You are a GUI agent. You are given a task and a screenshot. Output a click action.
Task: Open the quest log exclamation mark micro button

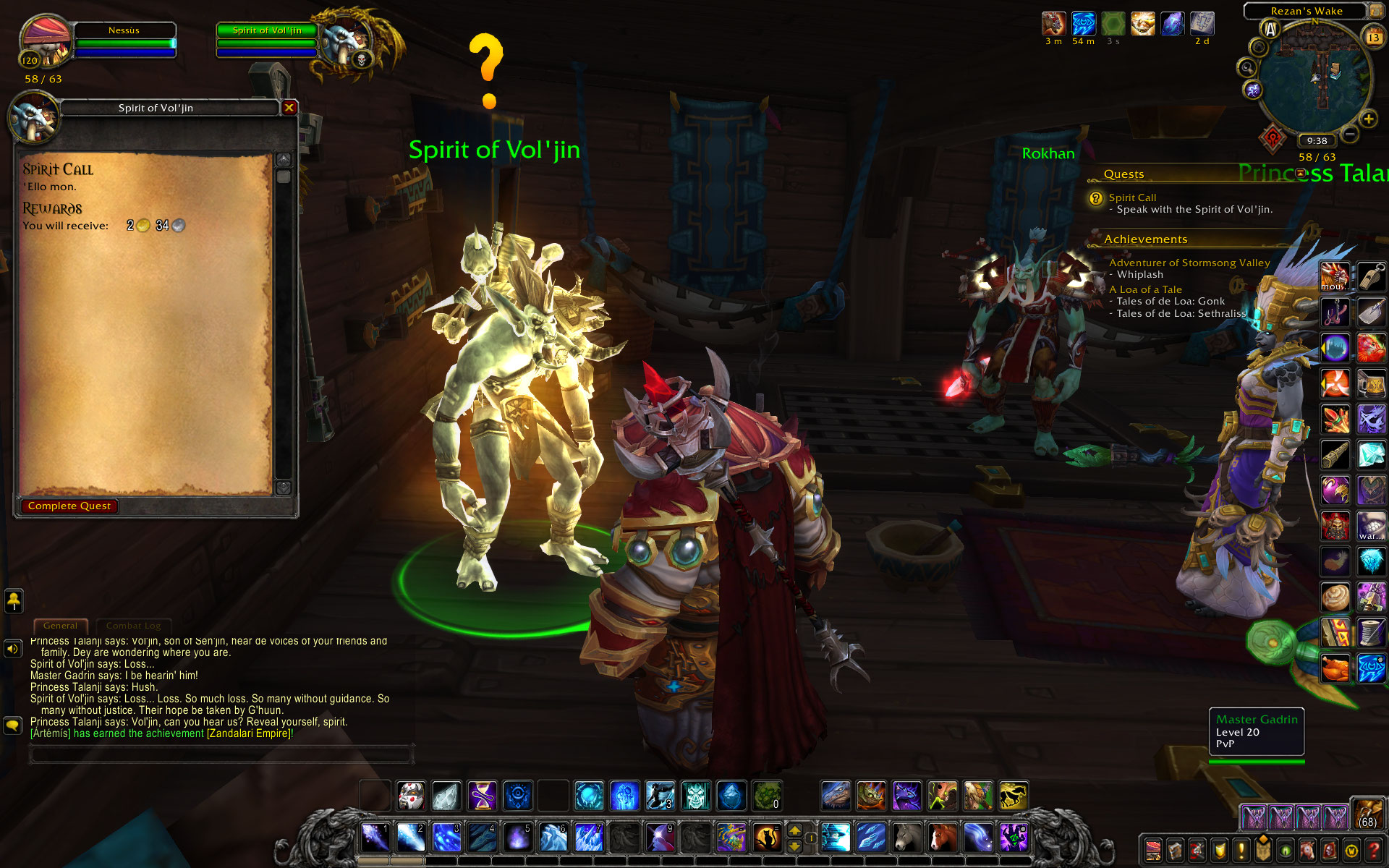1241,850
